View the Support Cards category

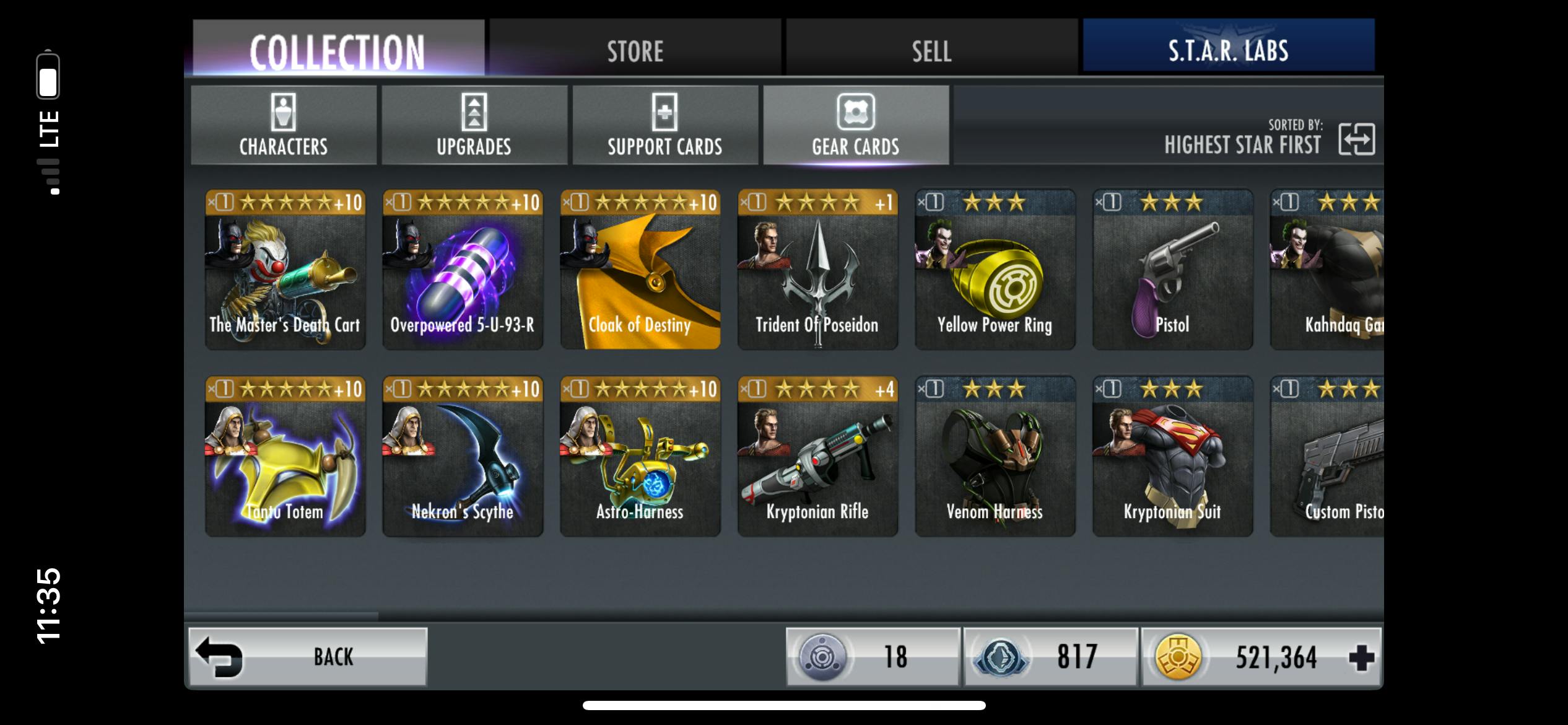coord(665,125)
